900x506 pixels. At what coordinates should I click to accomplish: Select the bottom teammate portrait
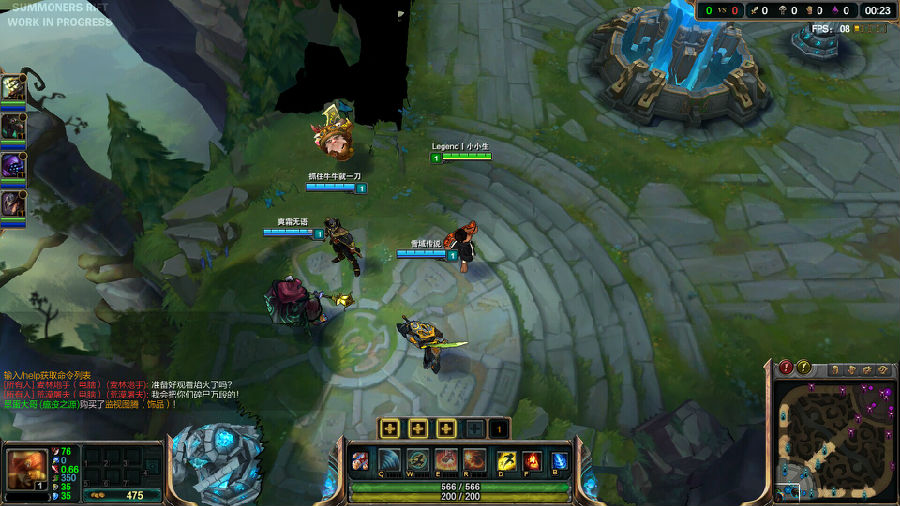click(13, 203)
